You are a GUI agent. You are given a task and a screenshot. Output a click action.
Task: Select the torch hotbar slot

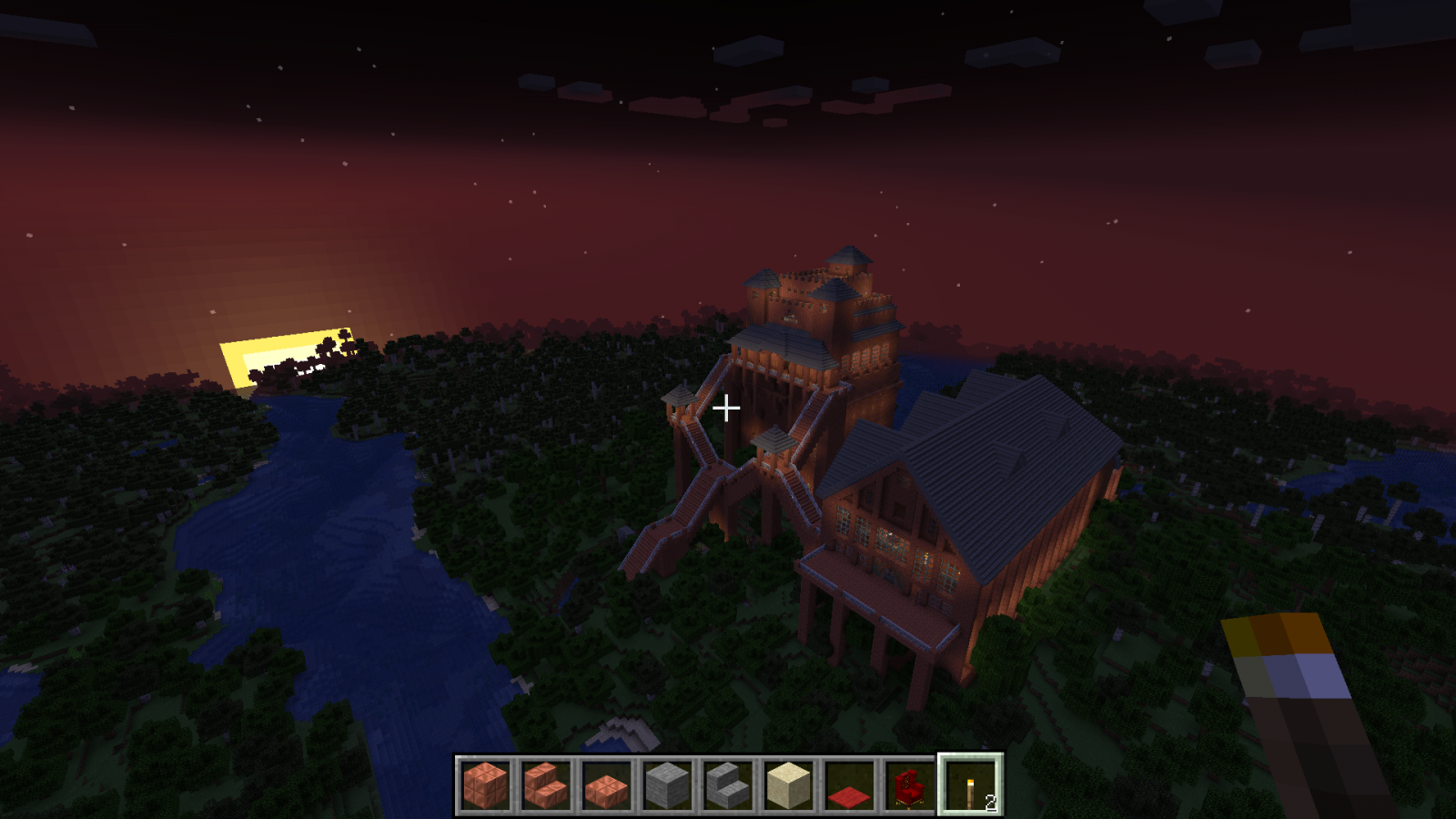[970, 784]
